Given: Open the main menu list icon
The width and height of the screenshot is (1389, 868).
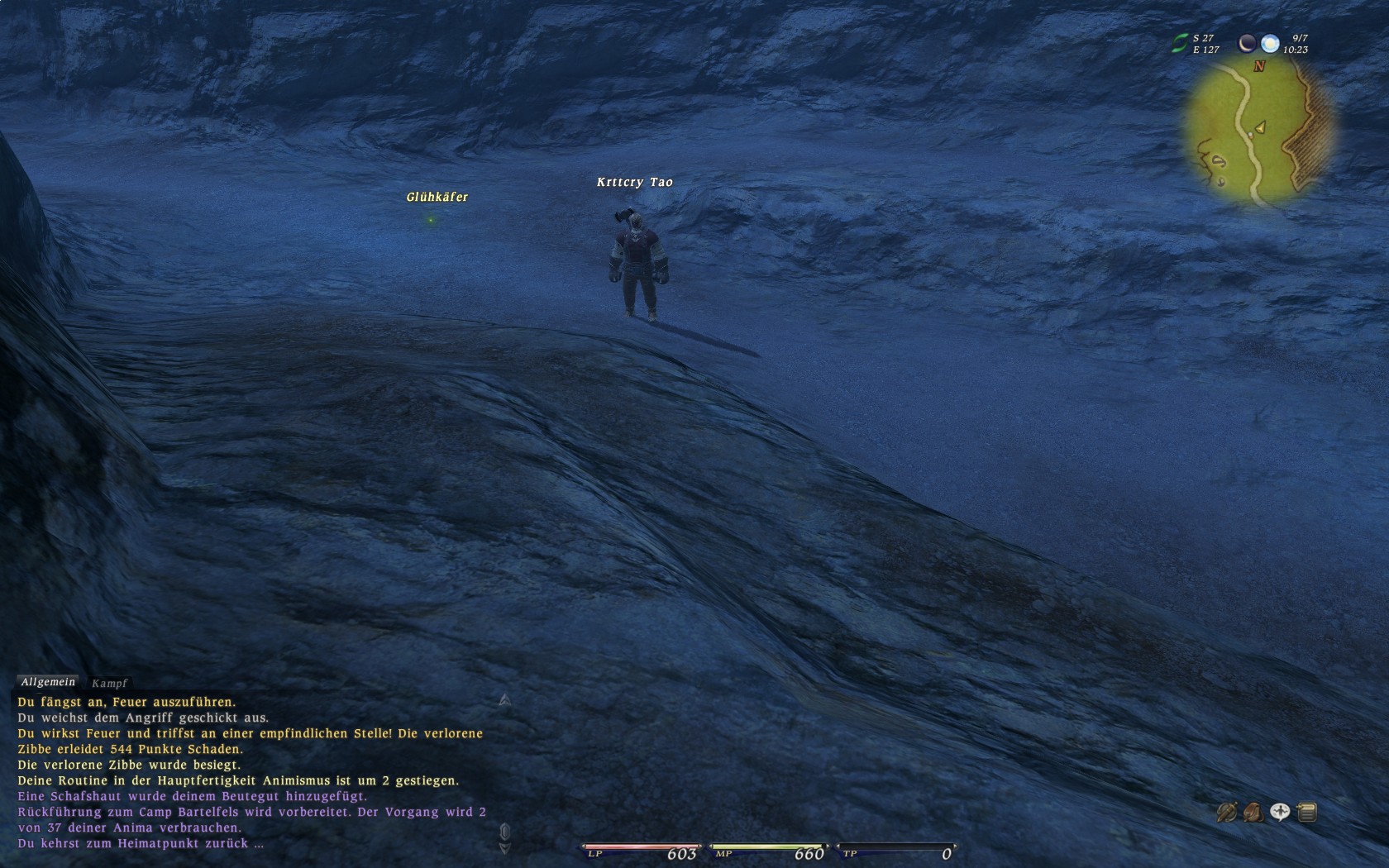Looking at the screenshot, I should pyautogui.click(x=1307, y=813).
